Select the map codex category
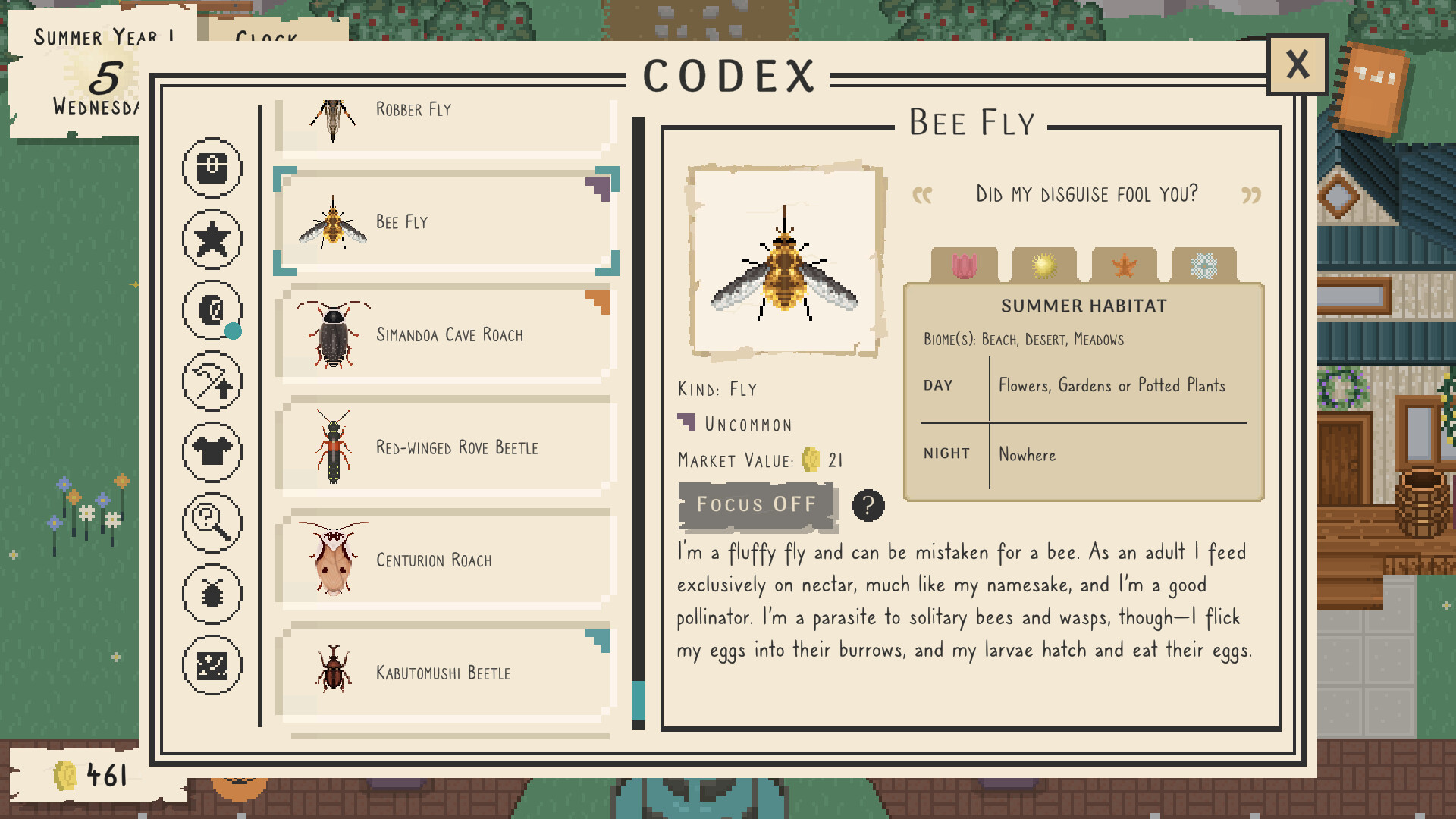The image size is (1456, 819). pyautogui.click(x=212, y=664)
